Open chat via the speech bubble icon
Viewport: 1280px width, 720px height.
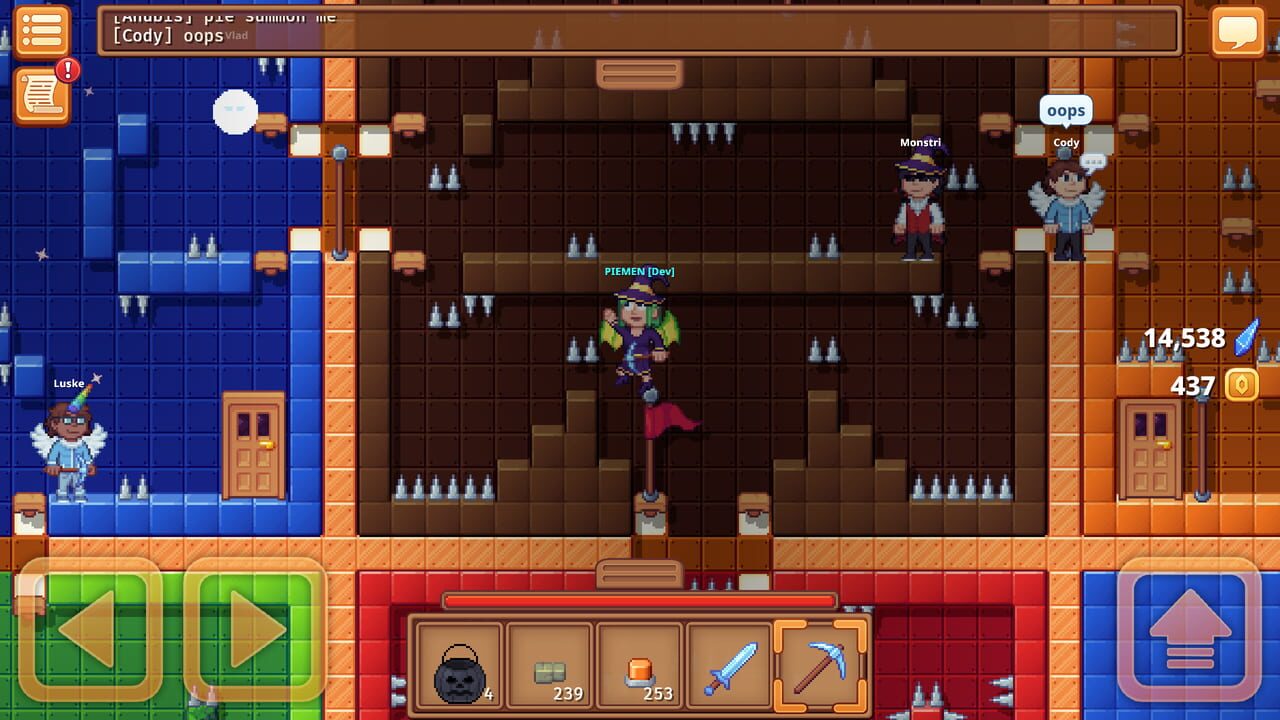(x=1238, y=33)
